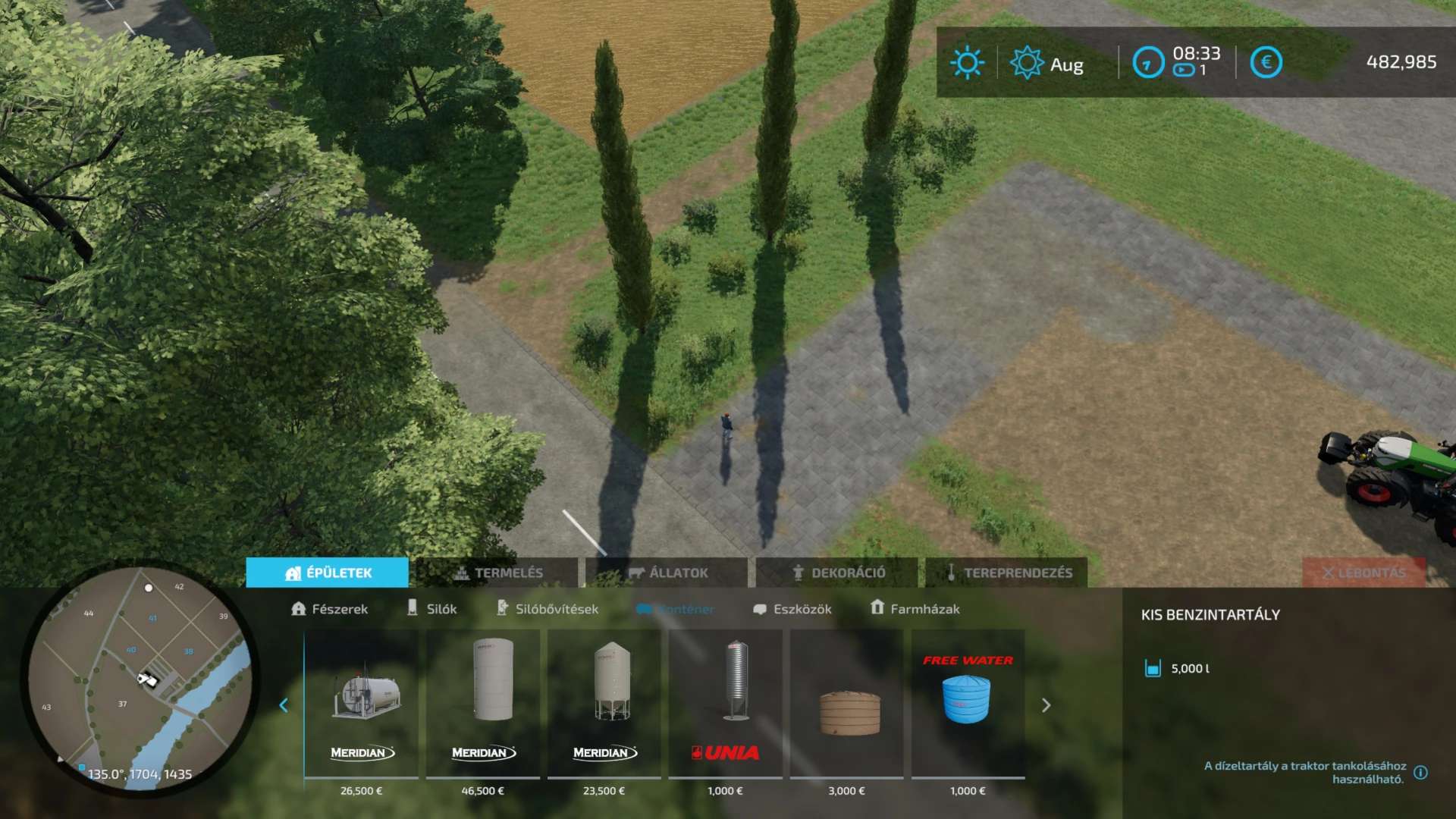Viewport: 1456px width, 819px height.
Task: Pick the brown 3,000 € water tank
Action: 847,704
